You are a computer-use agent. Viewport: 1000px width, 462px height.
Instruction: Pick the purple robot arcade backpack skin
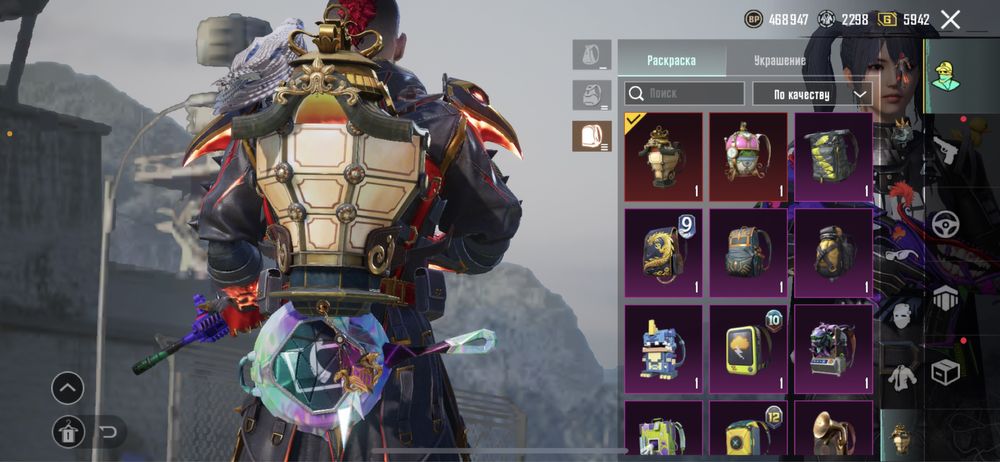(x=833, y=349)
